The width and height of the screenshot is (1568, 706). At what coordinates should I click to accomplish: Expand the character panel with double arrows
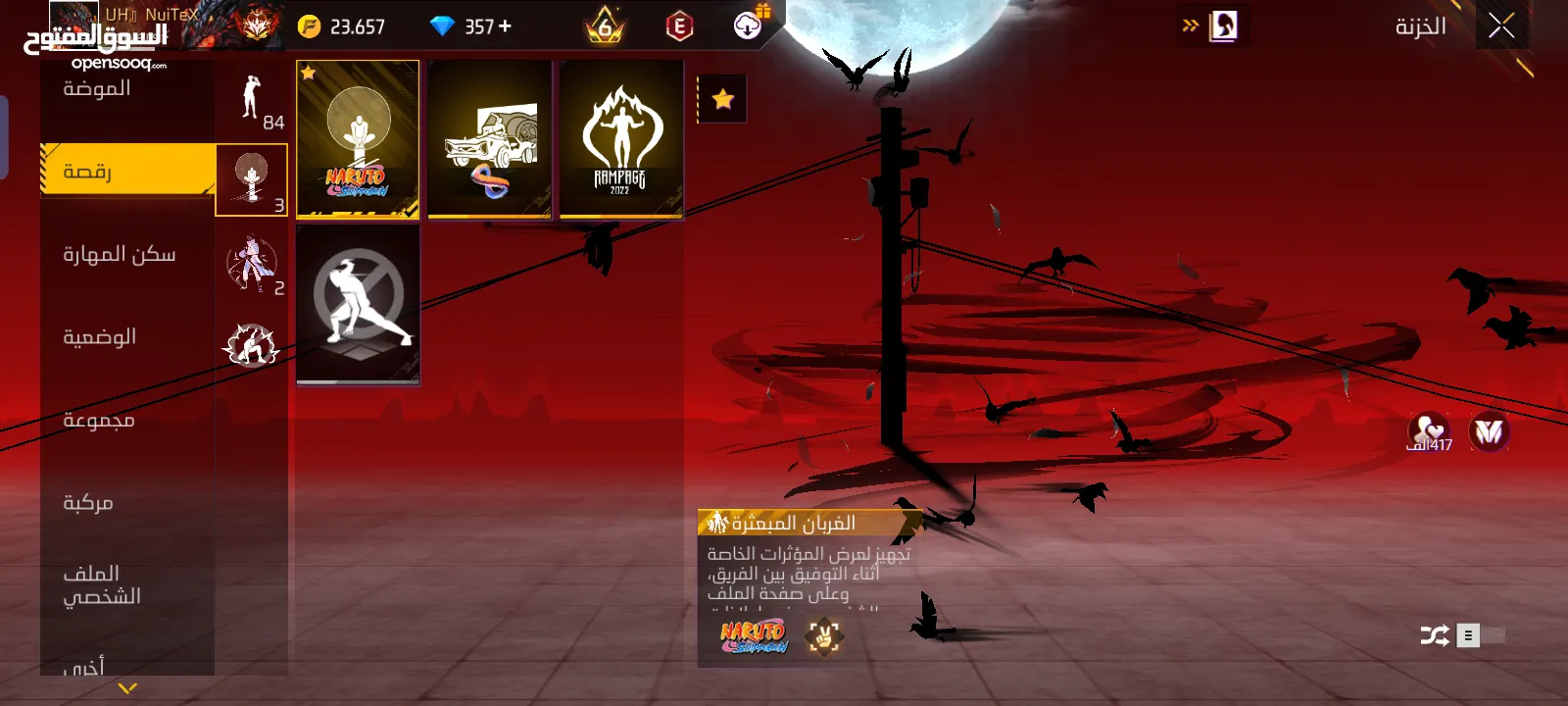(1191, 26)
